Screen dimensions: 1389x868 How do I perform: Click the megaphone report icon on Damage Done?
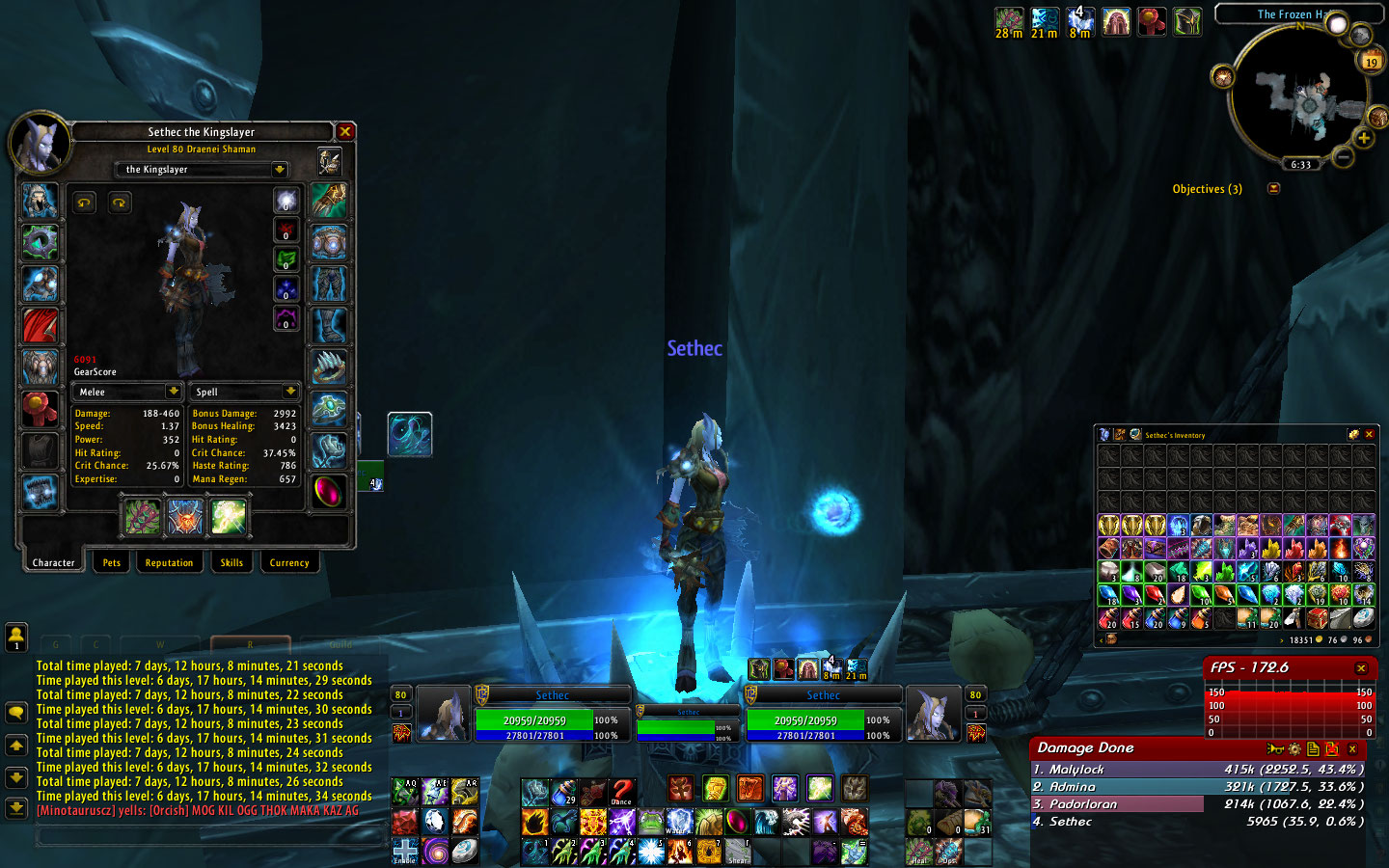click(x=1275, y=748)
